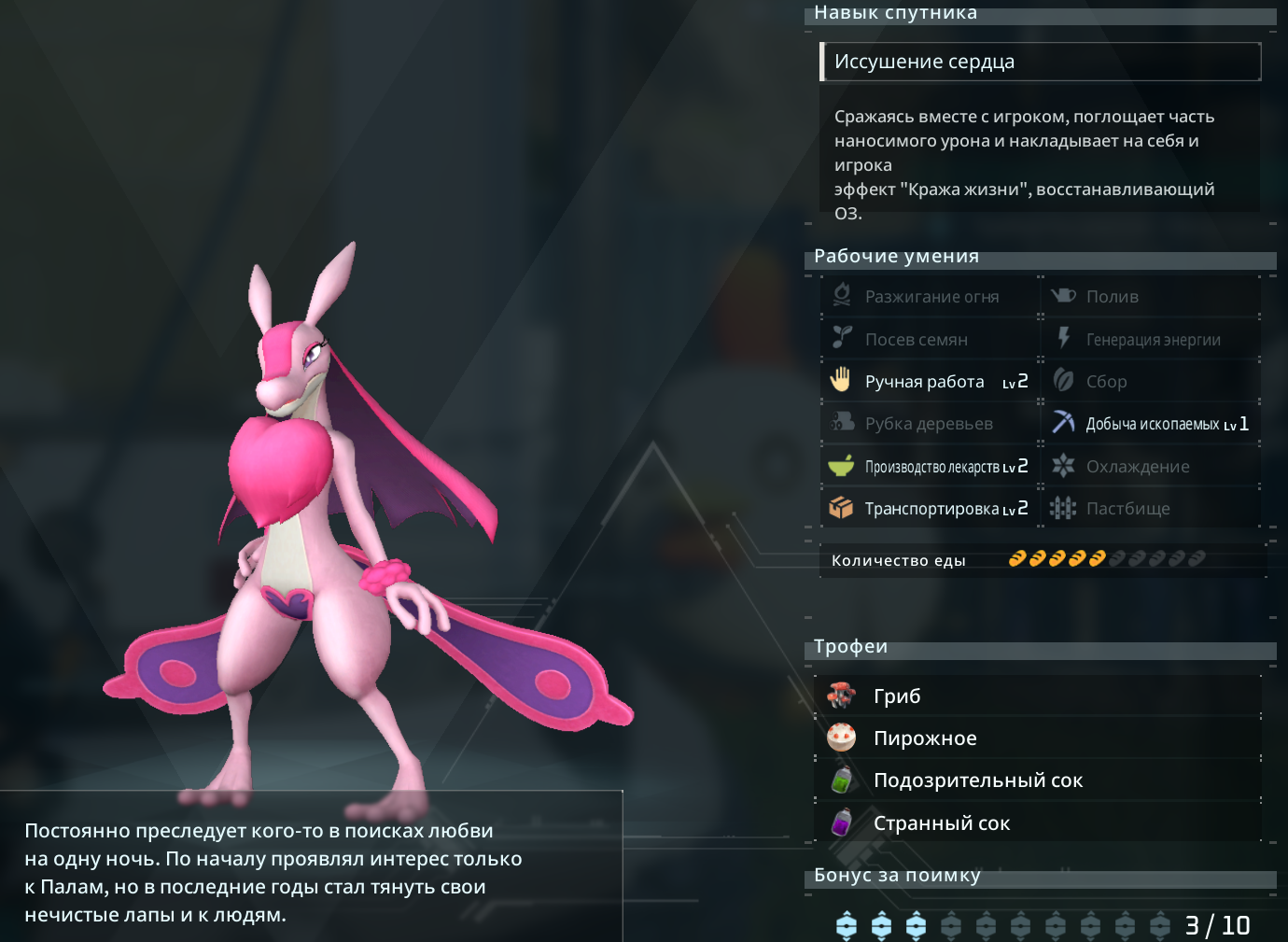
Task: Click the "Генерация энергии" skill entry
Action: [x=1152, y=339]
